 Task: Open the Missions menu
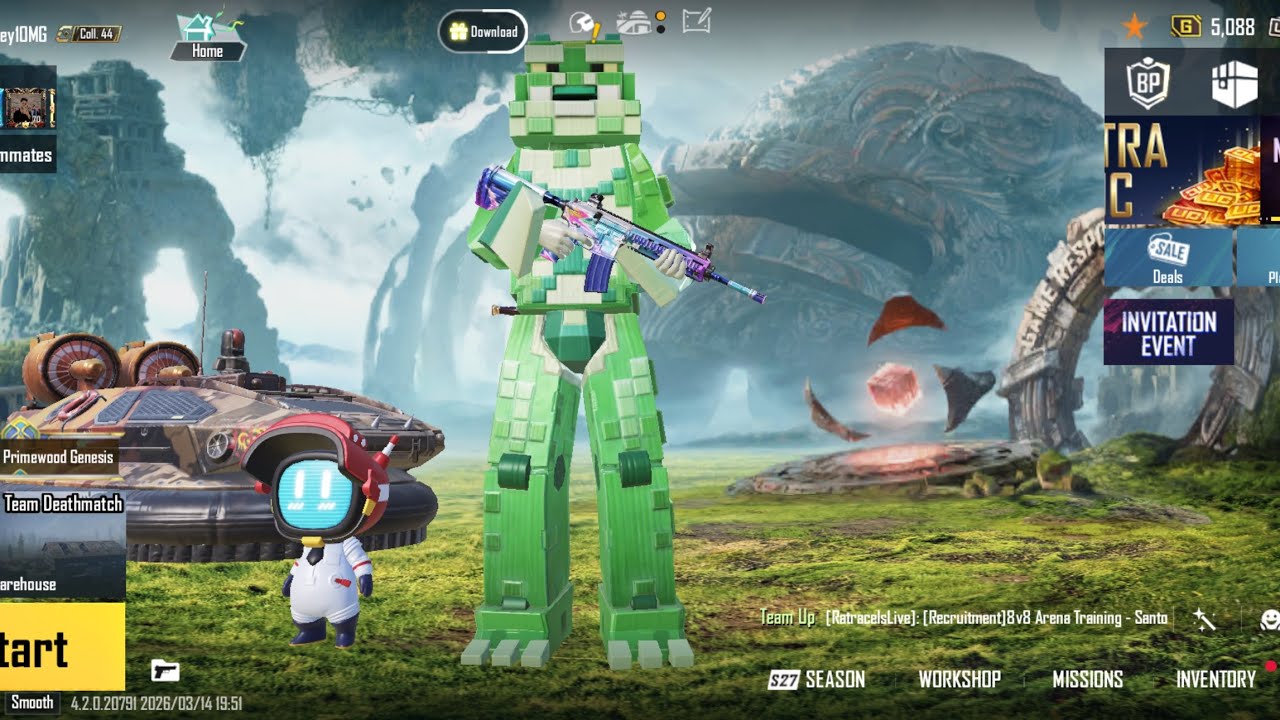tap(1087, 680)
